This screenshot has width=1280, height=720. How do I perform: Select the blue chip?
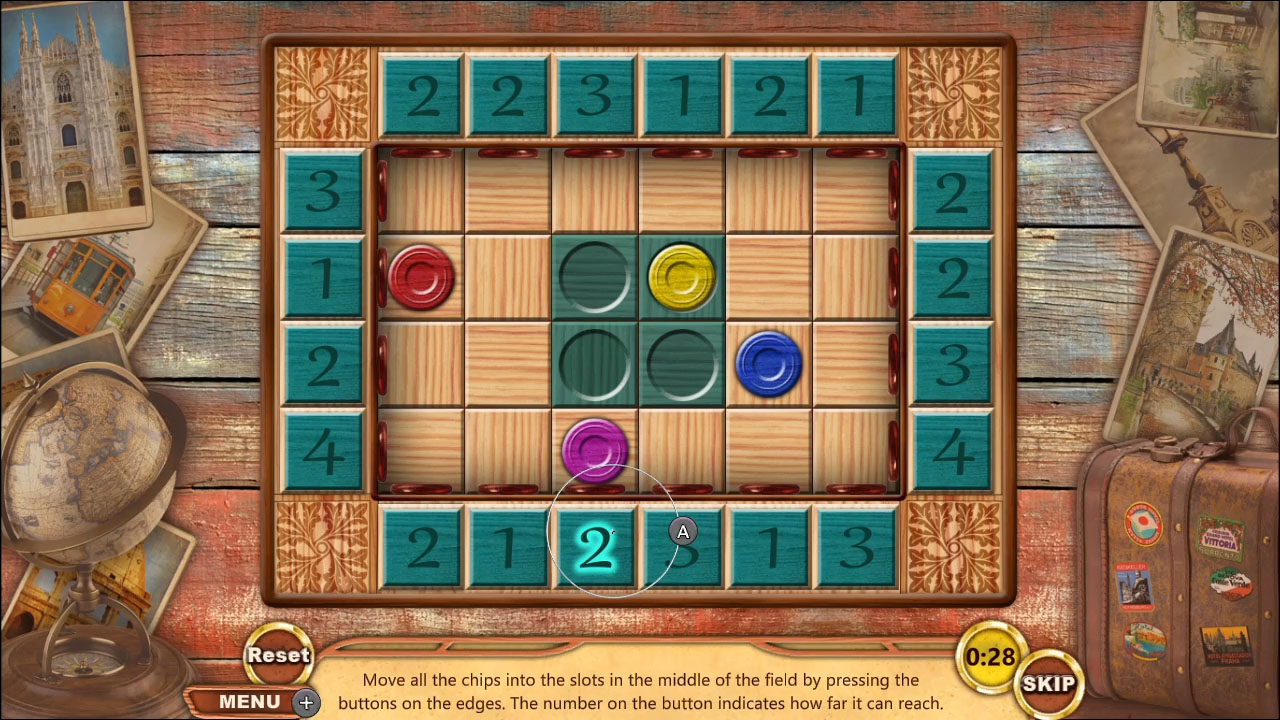click(768, 363)
